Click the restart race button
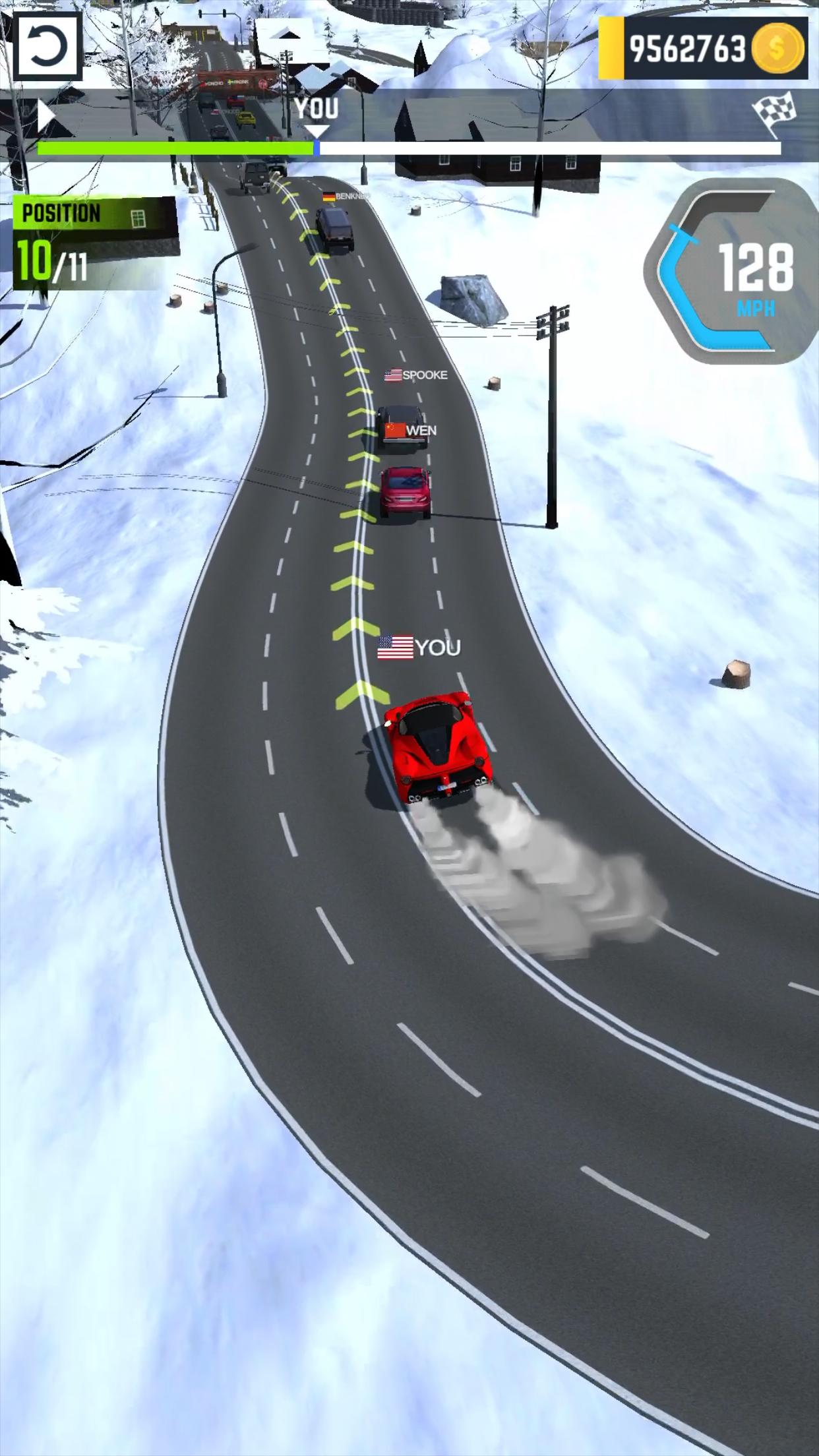Image resolution: width=819 pixels, height=1456 pixels. click(x=47, y=47)
